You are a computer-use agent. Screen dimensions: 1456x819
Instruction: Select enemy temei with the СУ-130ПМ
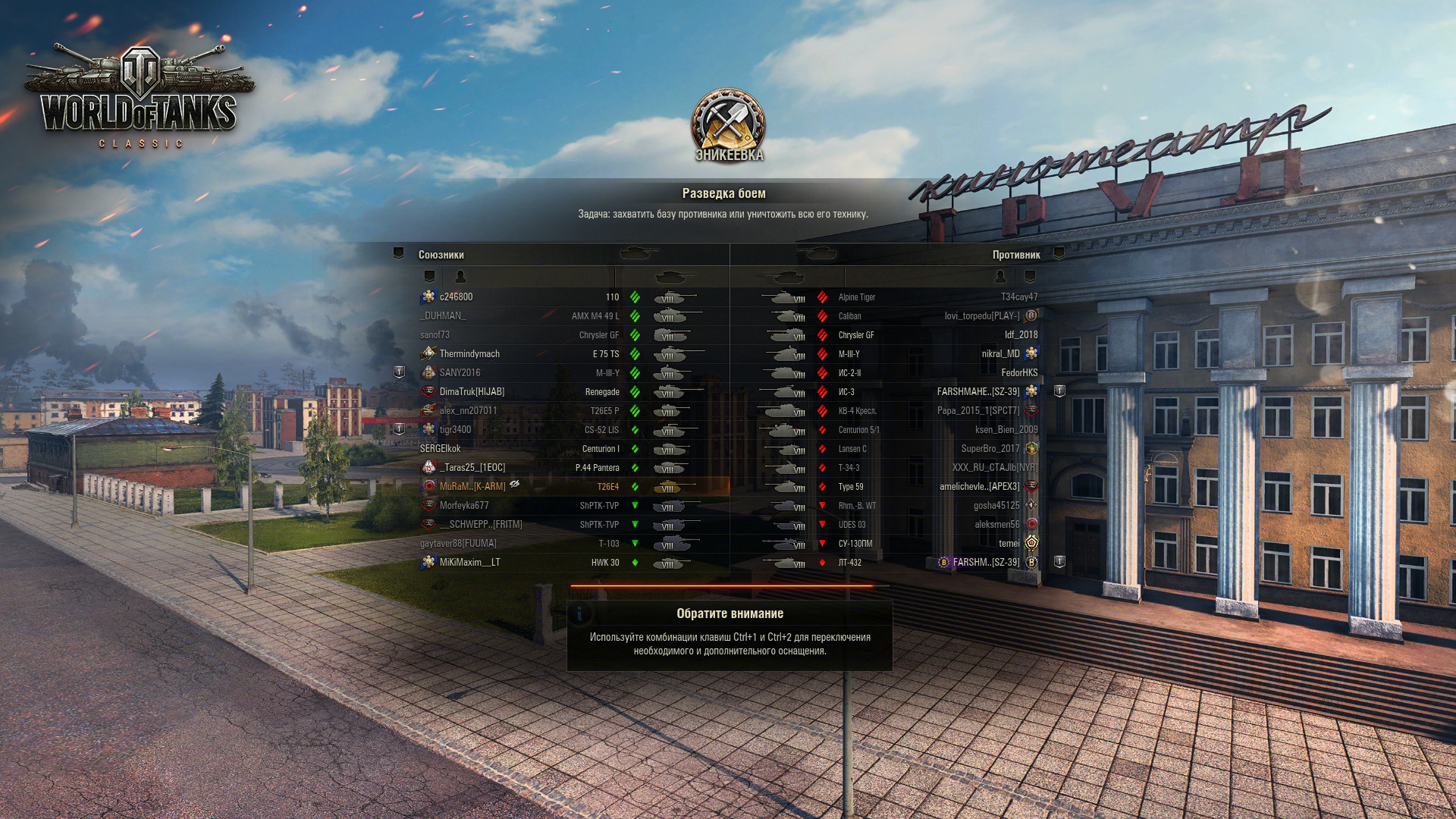(x=1009, y=544)
